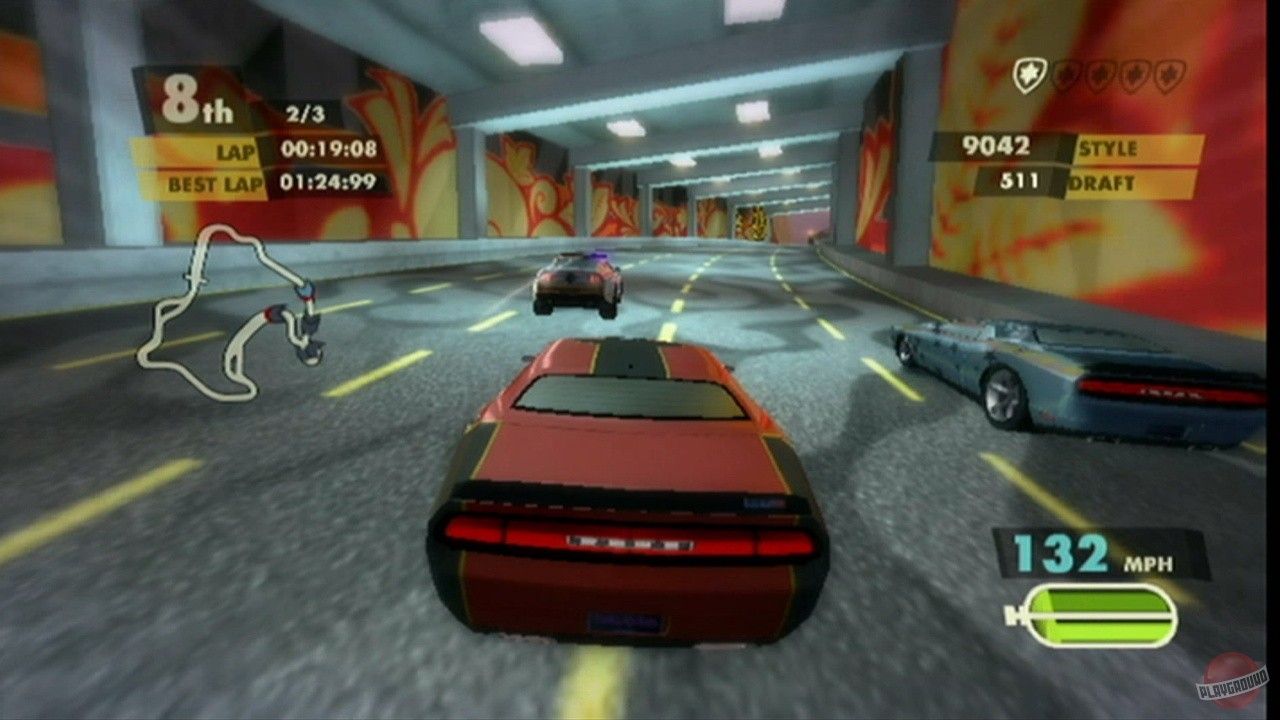The image size is (1280, 720).
Task: Switch to the BEST LAP label
Action: tap(214, 184)
